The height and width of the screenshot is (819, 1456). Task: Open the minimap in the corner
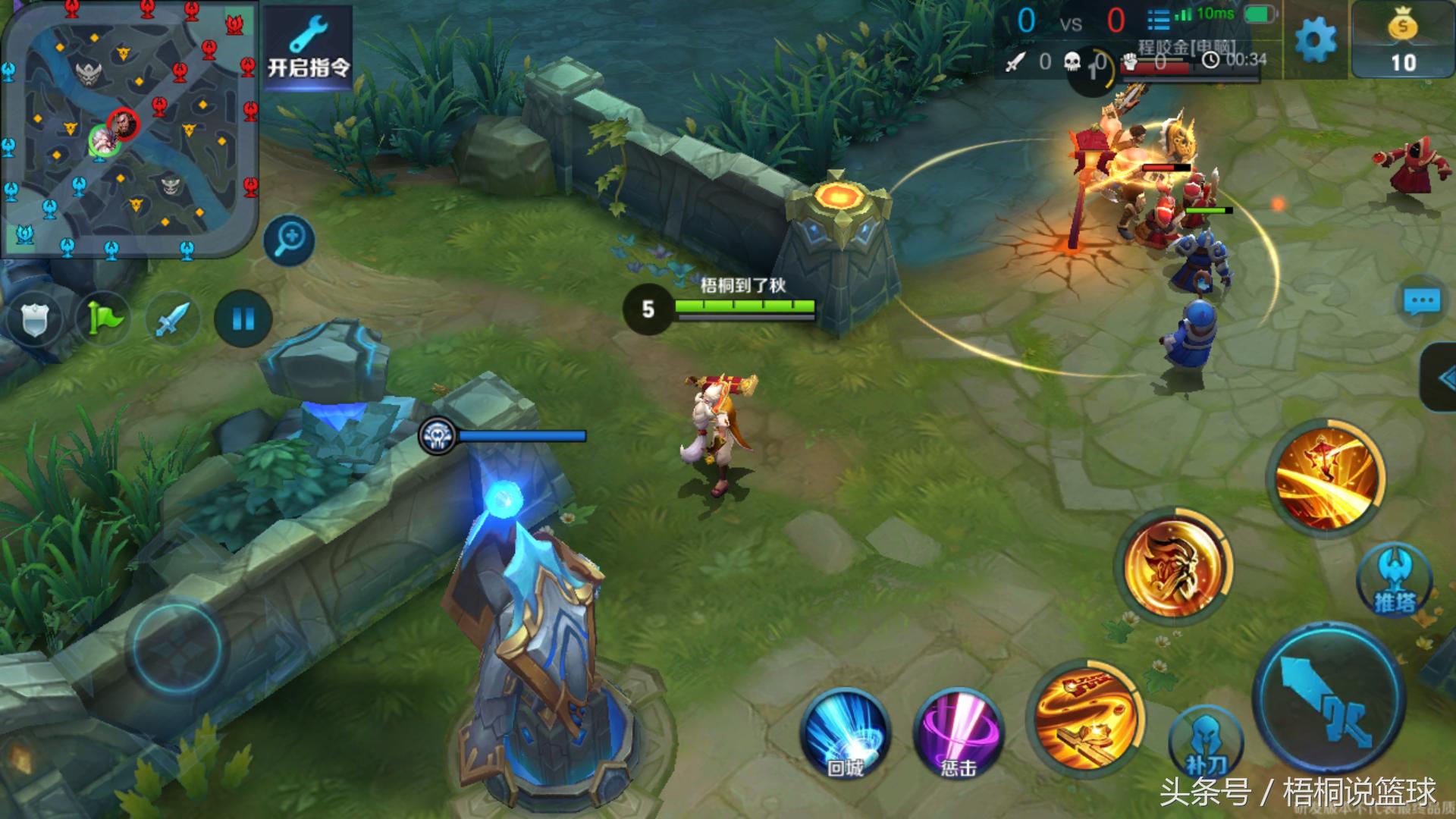coord(129,129)
